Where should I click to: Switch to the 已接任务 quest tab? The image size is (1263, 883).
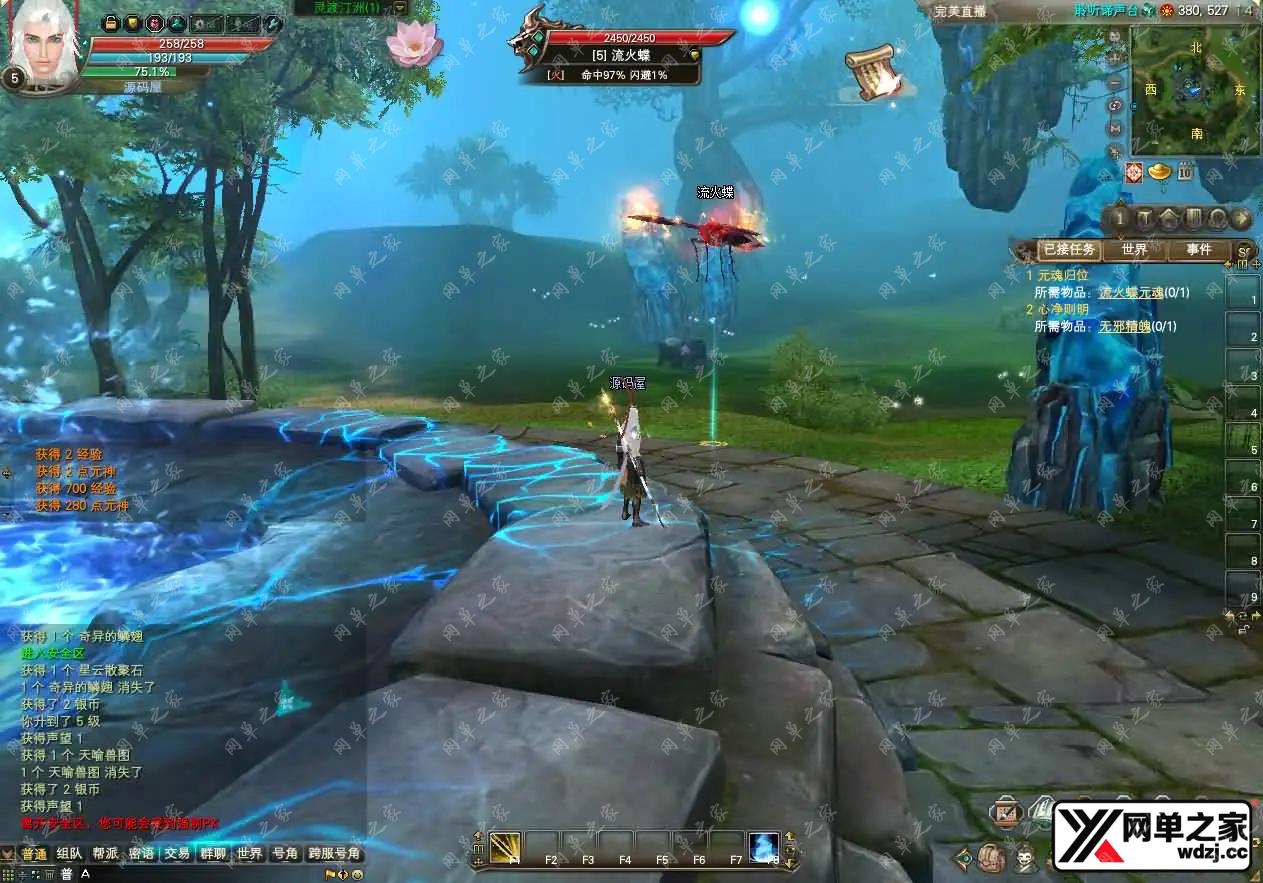pos(1069,250)
